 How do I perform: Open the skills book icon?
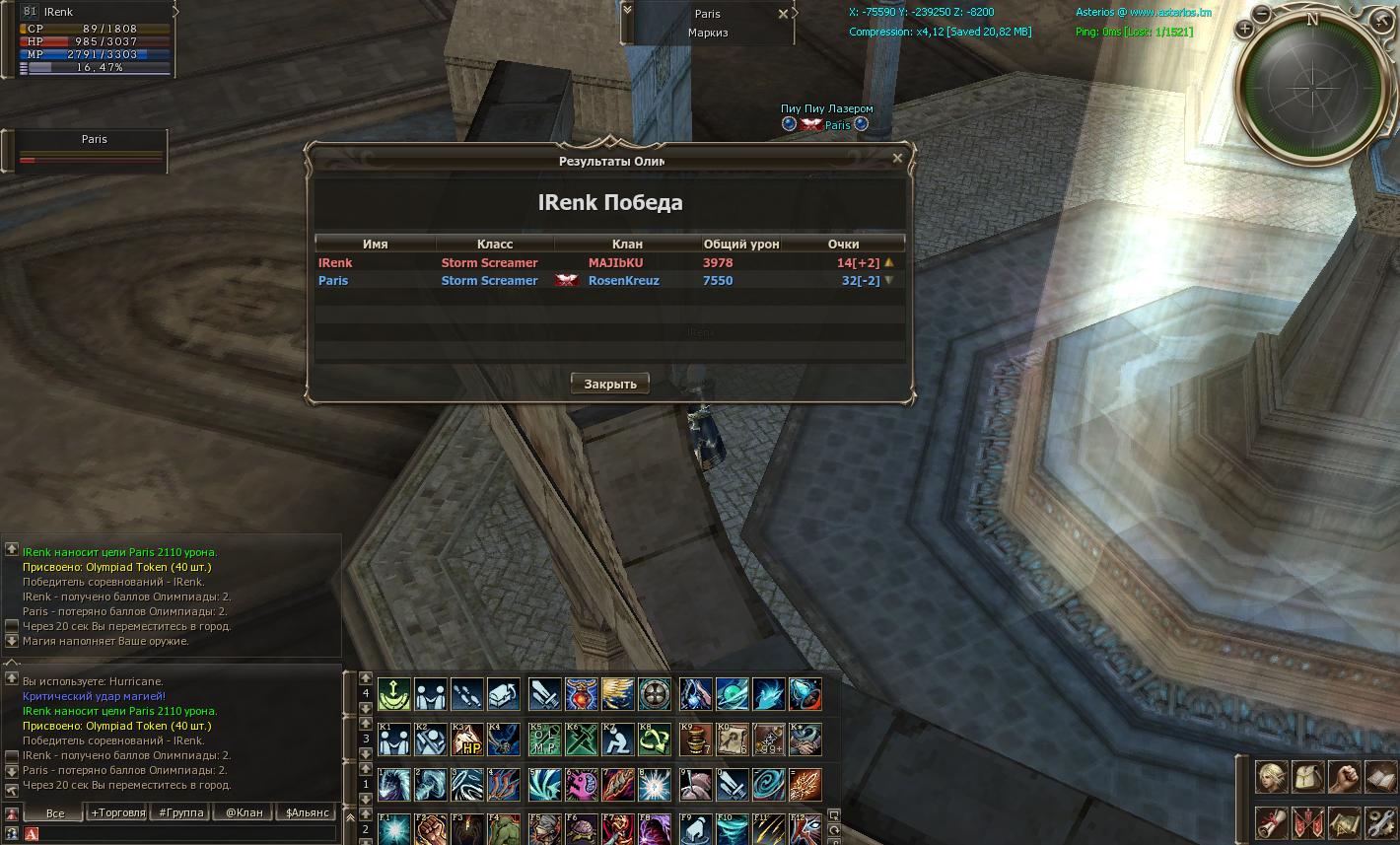(1381, 777)
